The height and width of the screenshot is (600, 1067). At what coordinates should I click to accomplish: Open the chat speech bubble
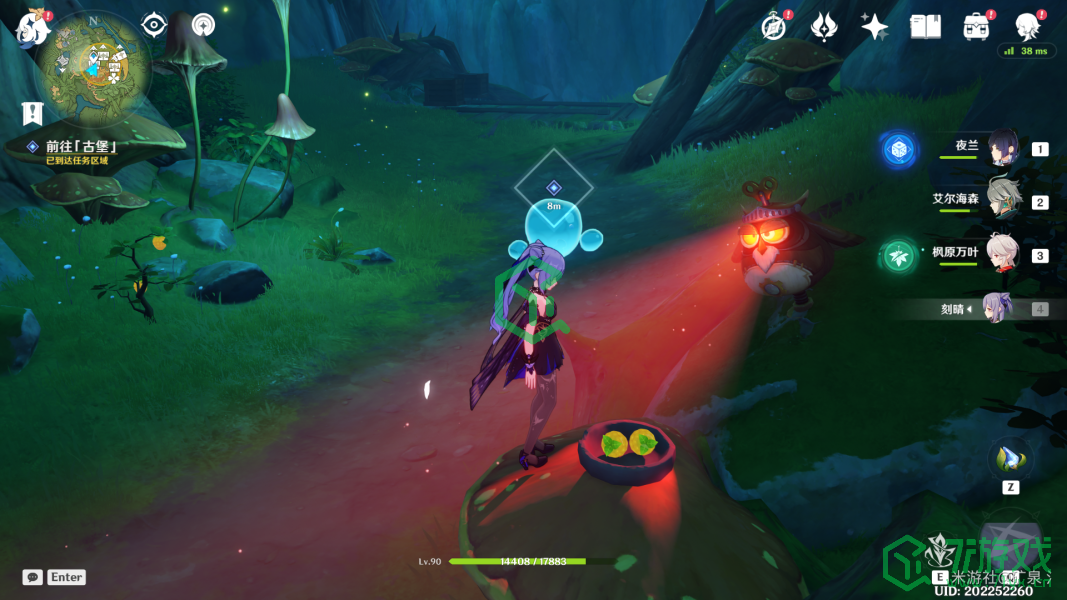pyautogui.click(x=33, y=577)
